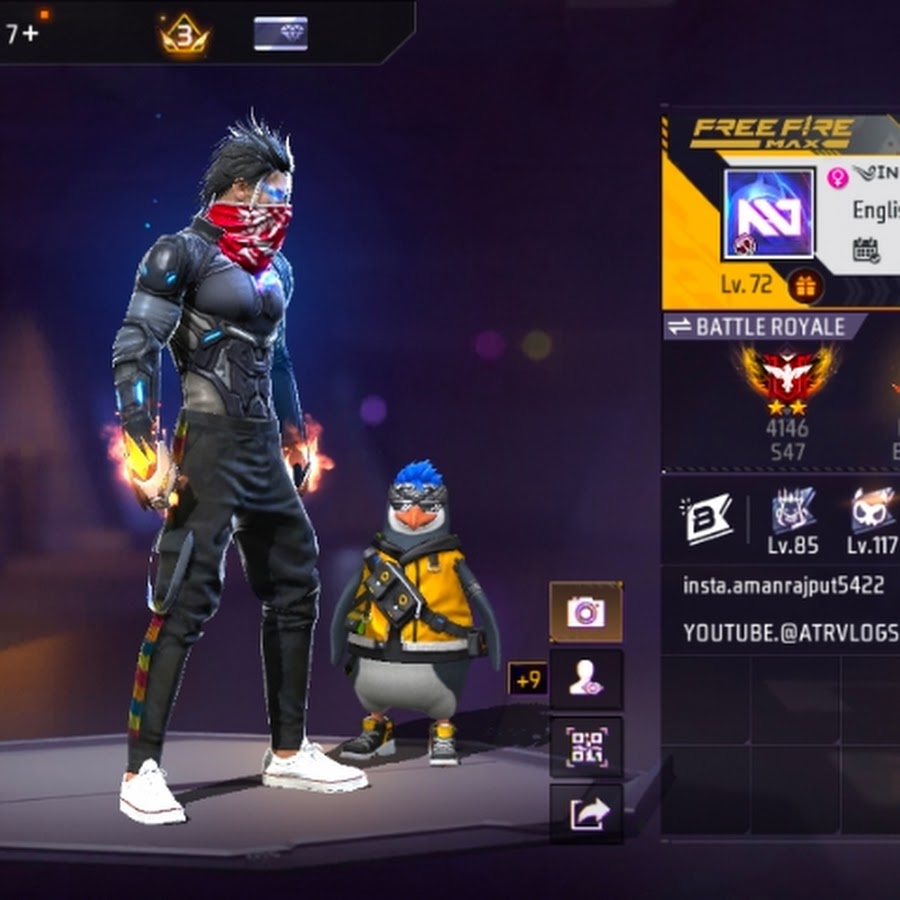Open the camera screenshot button
Image resolution: width=900 pixels, height=900 pixels.
click(585, 611)
